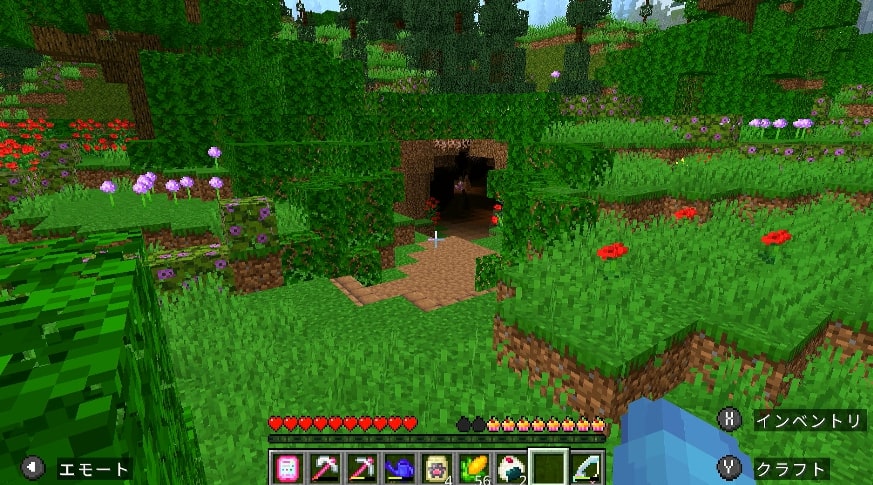Equip the curved blade tool in last slot

pyautogui.click(x=587, y=468)
